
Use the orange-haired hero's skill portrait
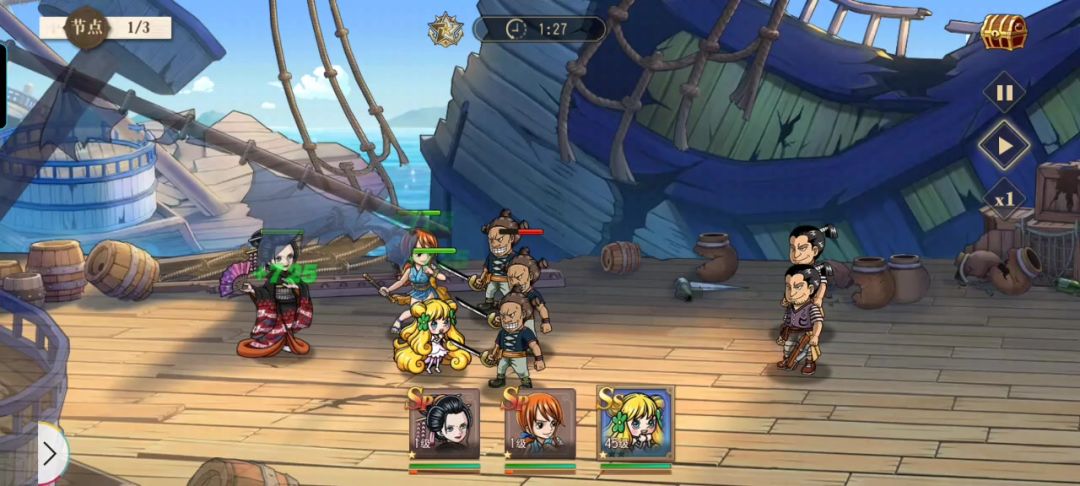tap(539, 425)
